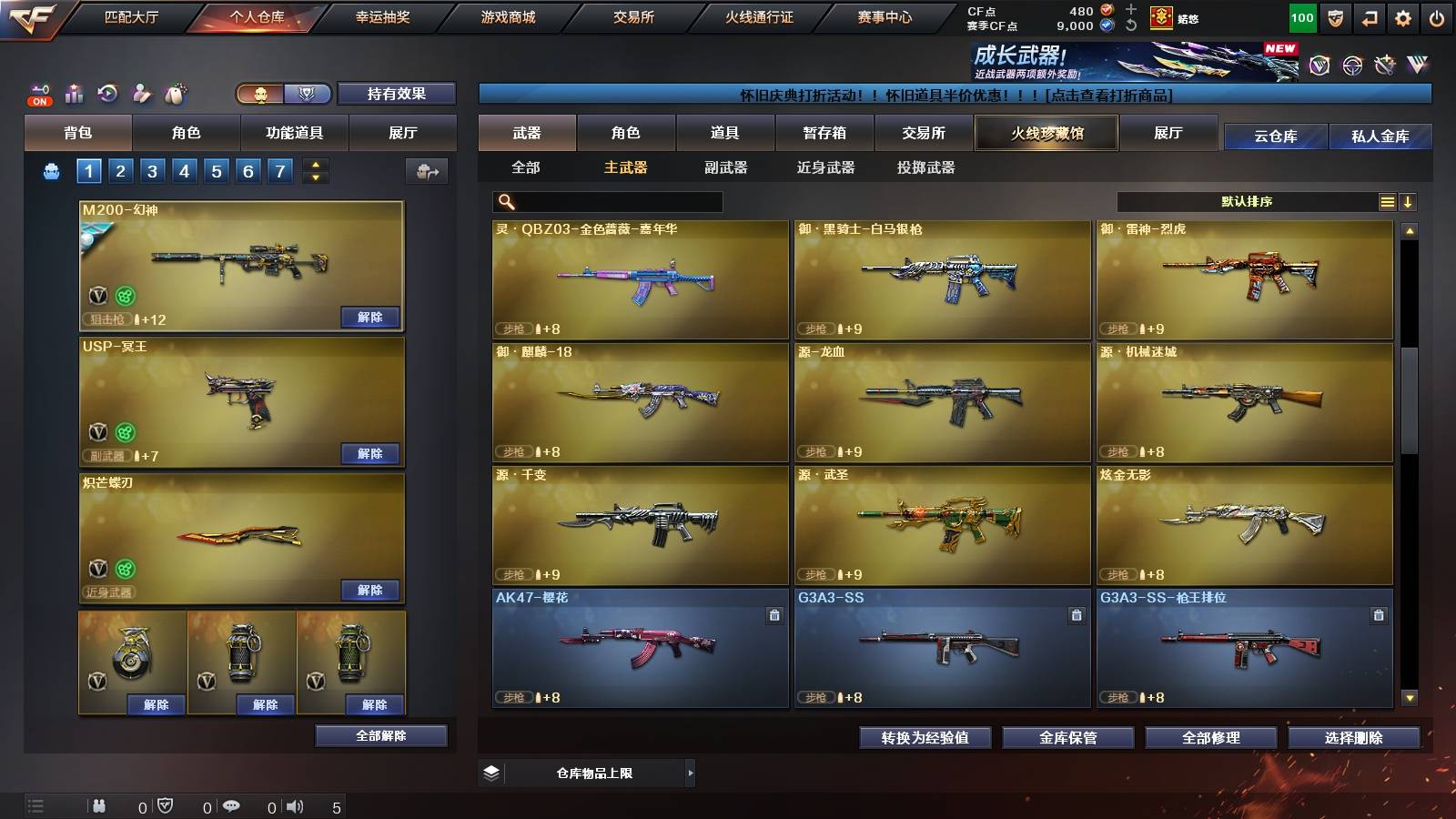Click the power/logout icon at top right
The image size is (1456, 819).
(1436, 17)
